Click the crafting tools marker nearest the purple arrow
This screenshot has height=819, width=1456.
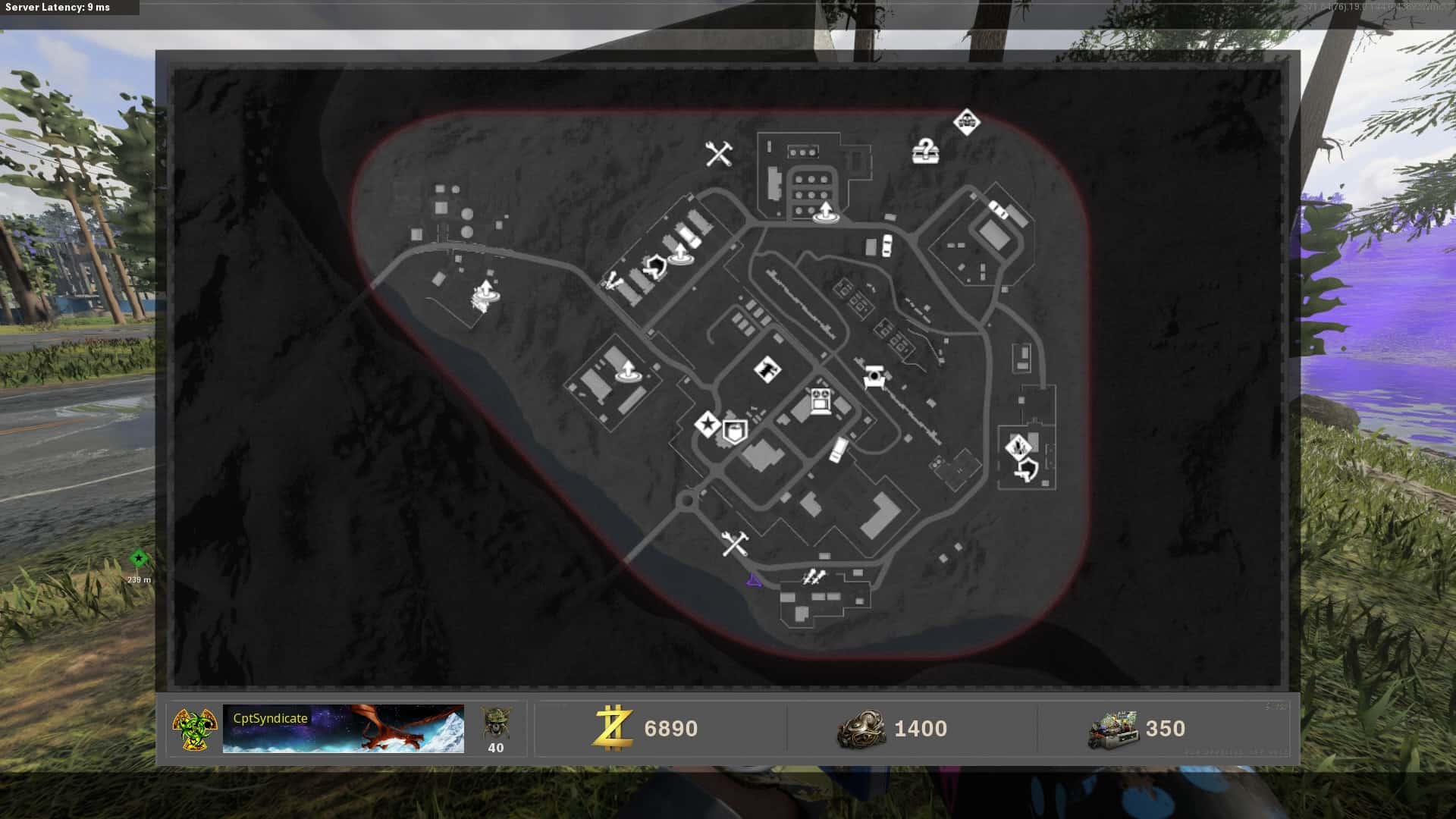[x=734, y=544]
